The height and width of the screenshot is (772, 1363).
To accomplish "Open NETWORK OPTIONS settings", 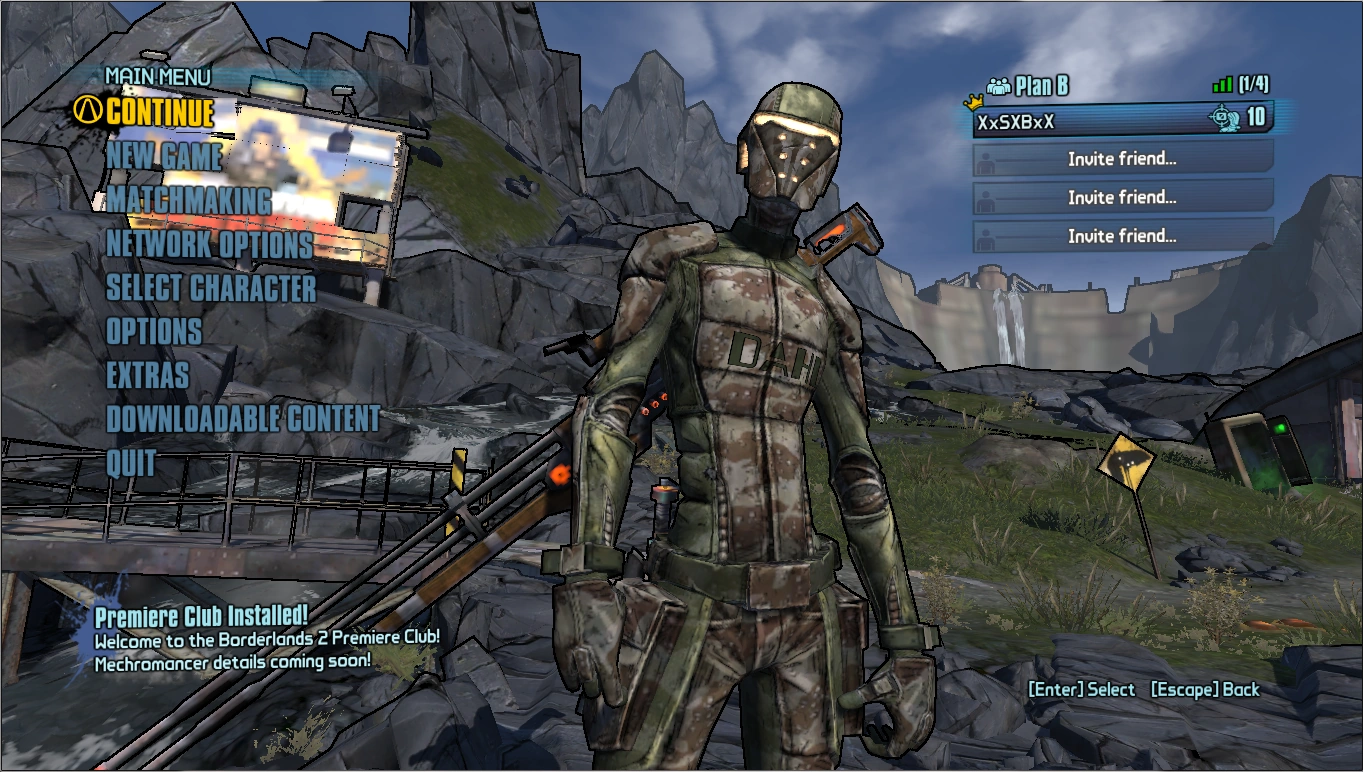I will (208, 245).
